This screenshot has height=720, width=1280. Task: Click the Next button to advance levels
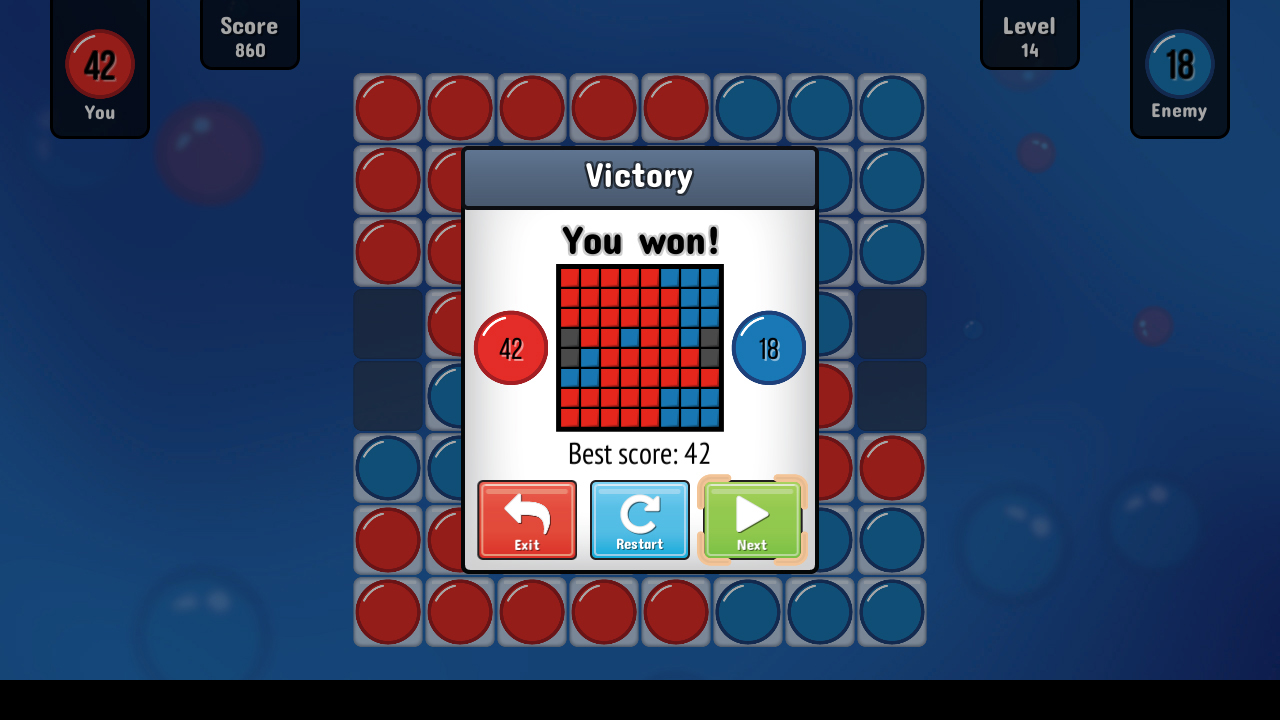point(751,520)
